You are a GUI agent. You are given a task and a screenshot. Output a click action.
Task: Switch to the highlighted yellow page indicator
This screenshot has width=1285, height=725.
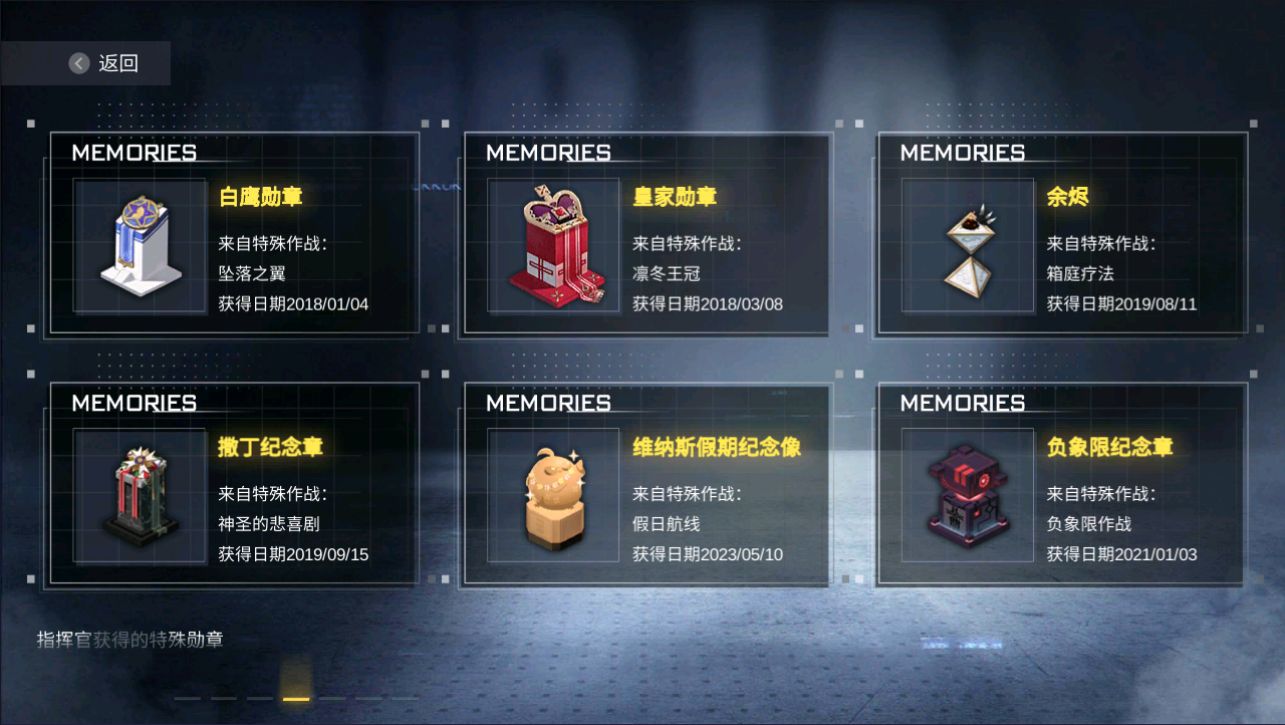[x=295, y=700]
